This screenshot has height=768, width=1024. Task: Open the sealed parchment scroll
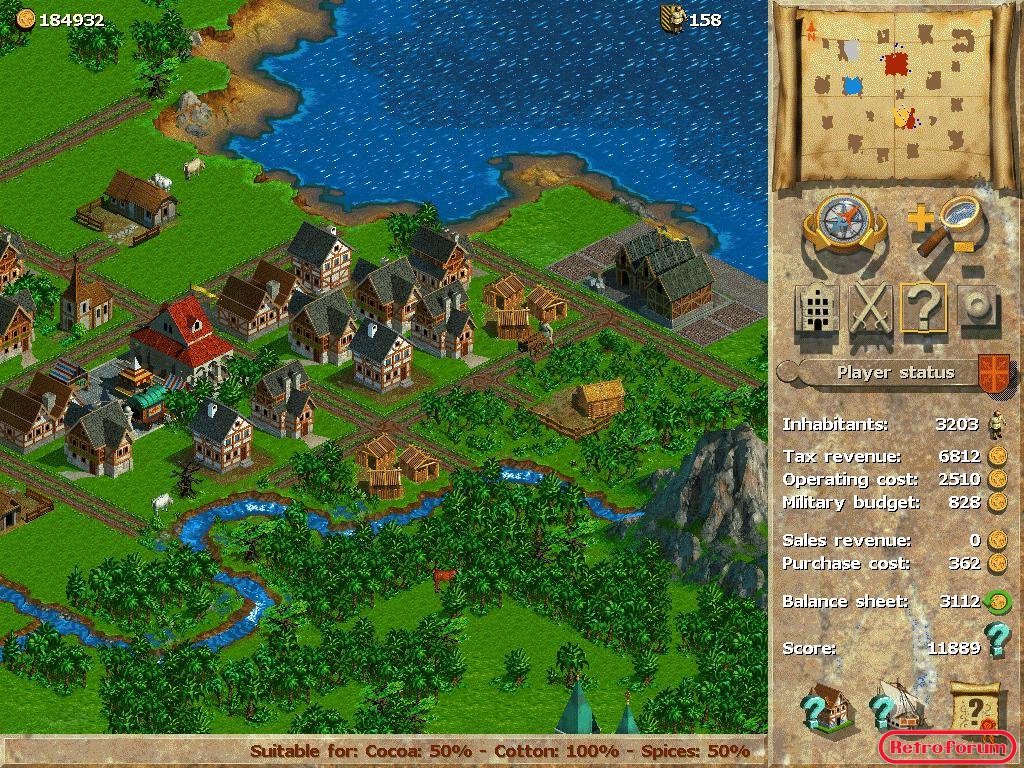(x=974, y=707)
